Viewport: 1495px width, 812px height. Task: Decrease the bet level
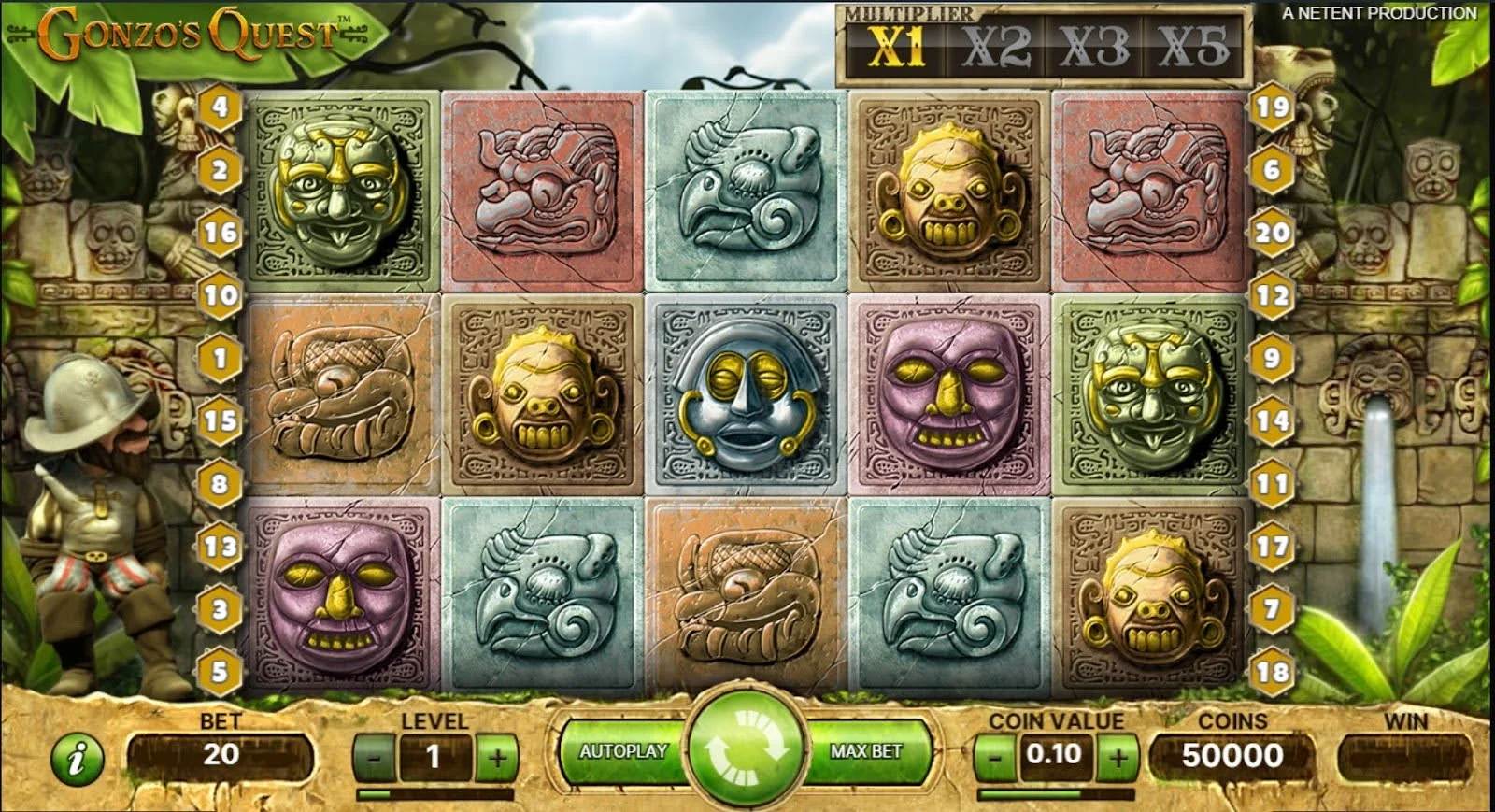click(375, 757)
